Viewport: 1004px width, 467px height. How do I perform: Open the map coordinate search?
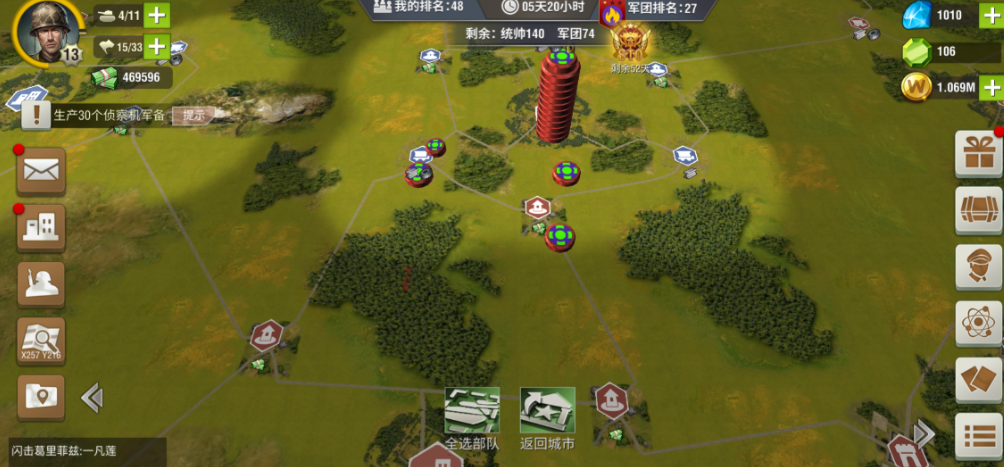point(41,341)
